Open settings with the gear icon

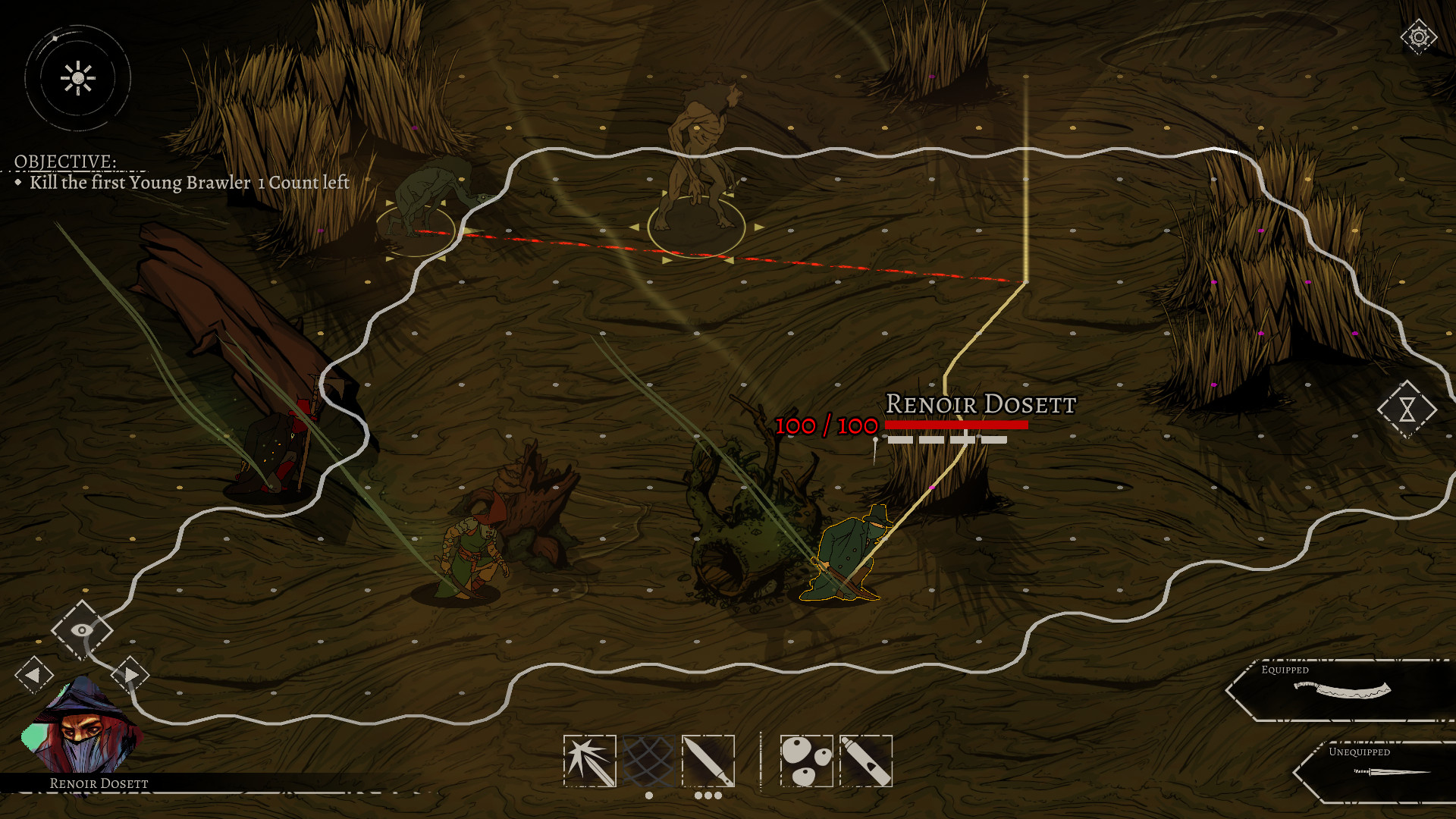[1418, 36]
